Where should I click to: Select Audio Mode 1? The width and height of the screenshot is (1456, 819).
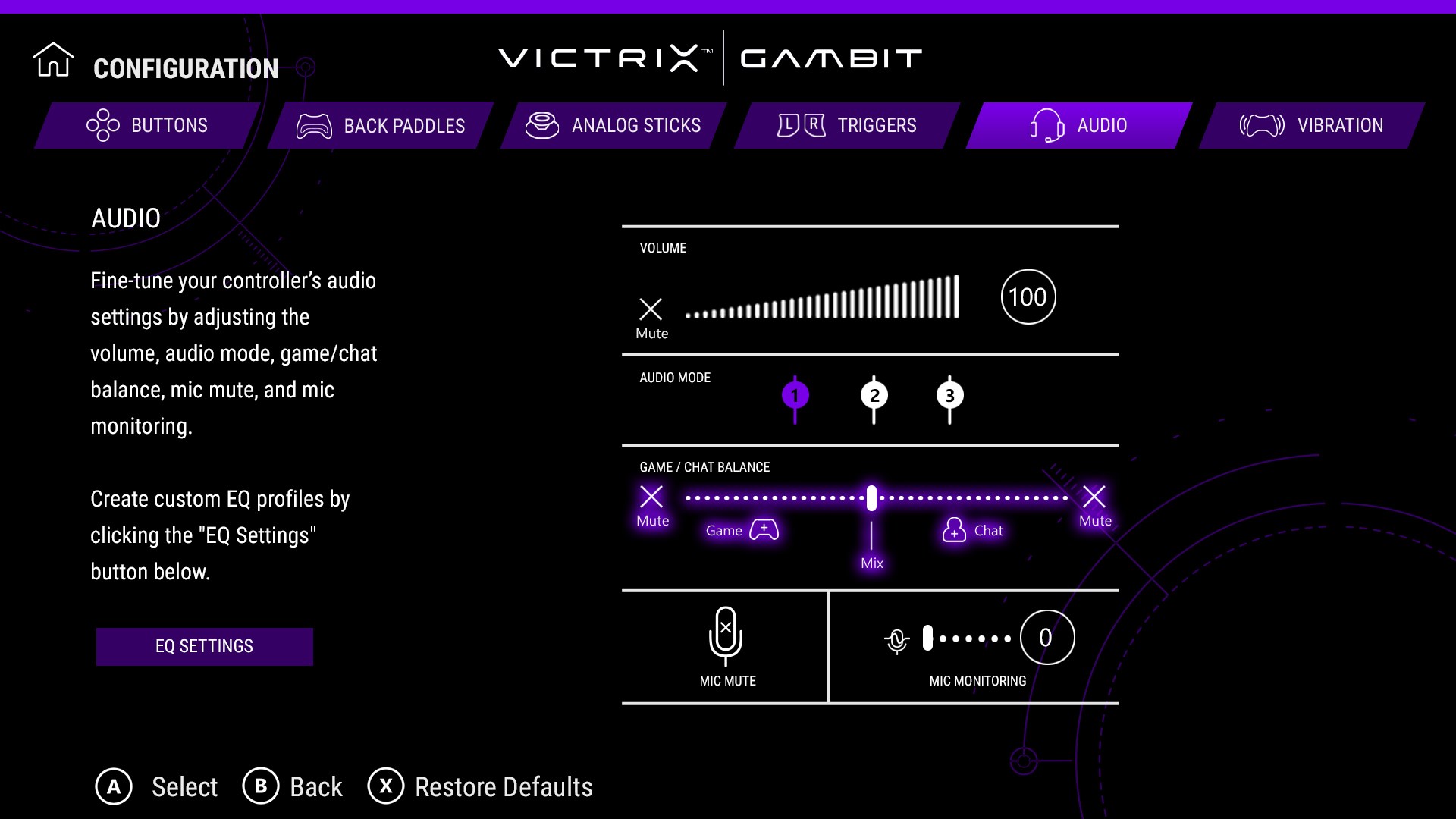click(x=795, y=395)
